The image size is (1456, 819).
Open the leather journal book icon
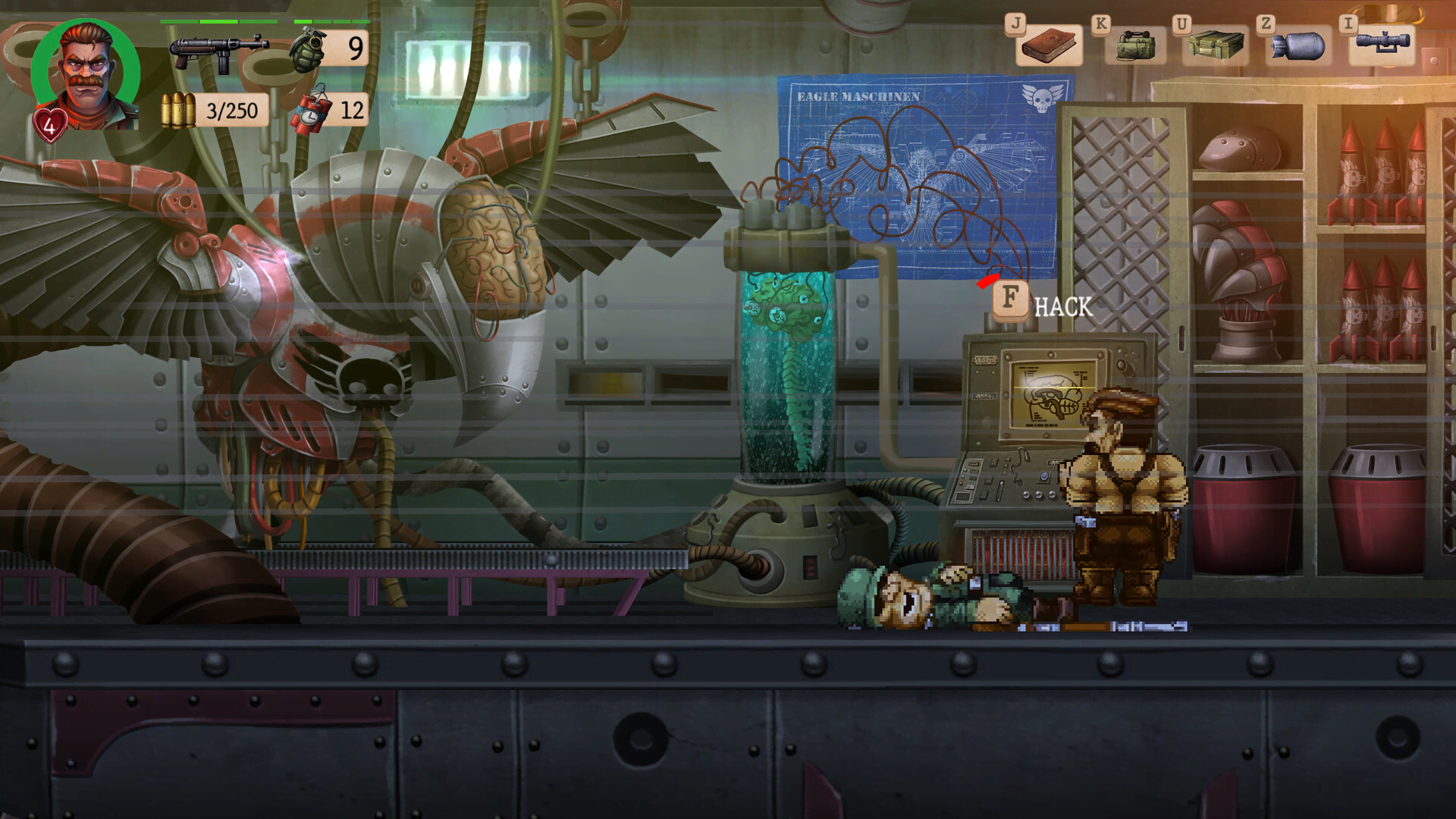pos(1050,46)
